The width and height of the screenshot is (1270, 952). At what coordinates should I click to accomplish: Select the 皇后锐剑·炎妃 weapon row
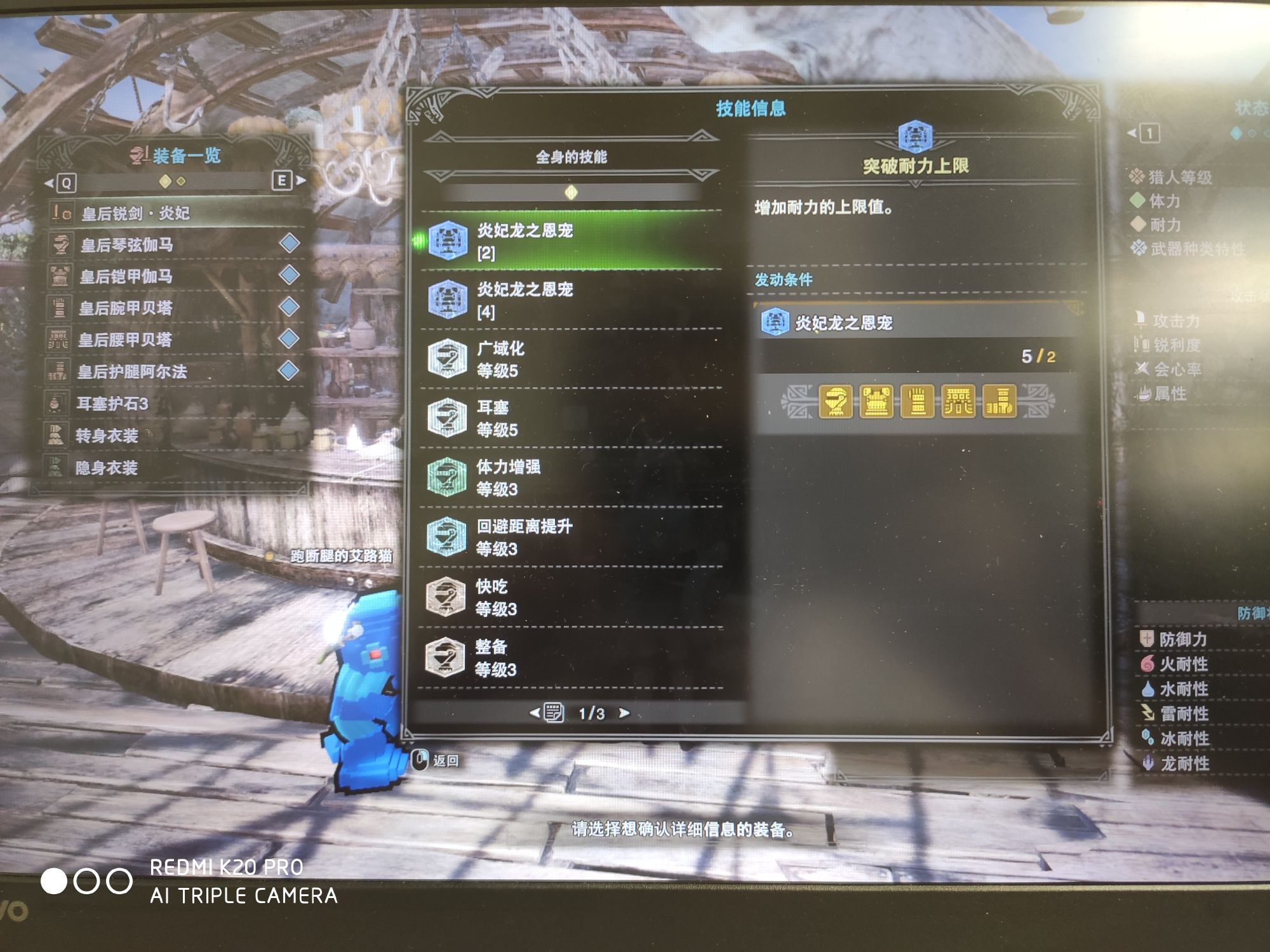pos(171,213)
